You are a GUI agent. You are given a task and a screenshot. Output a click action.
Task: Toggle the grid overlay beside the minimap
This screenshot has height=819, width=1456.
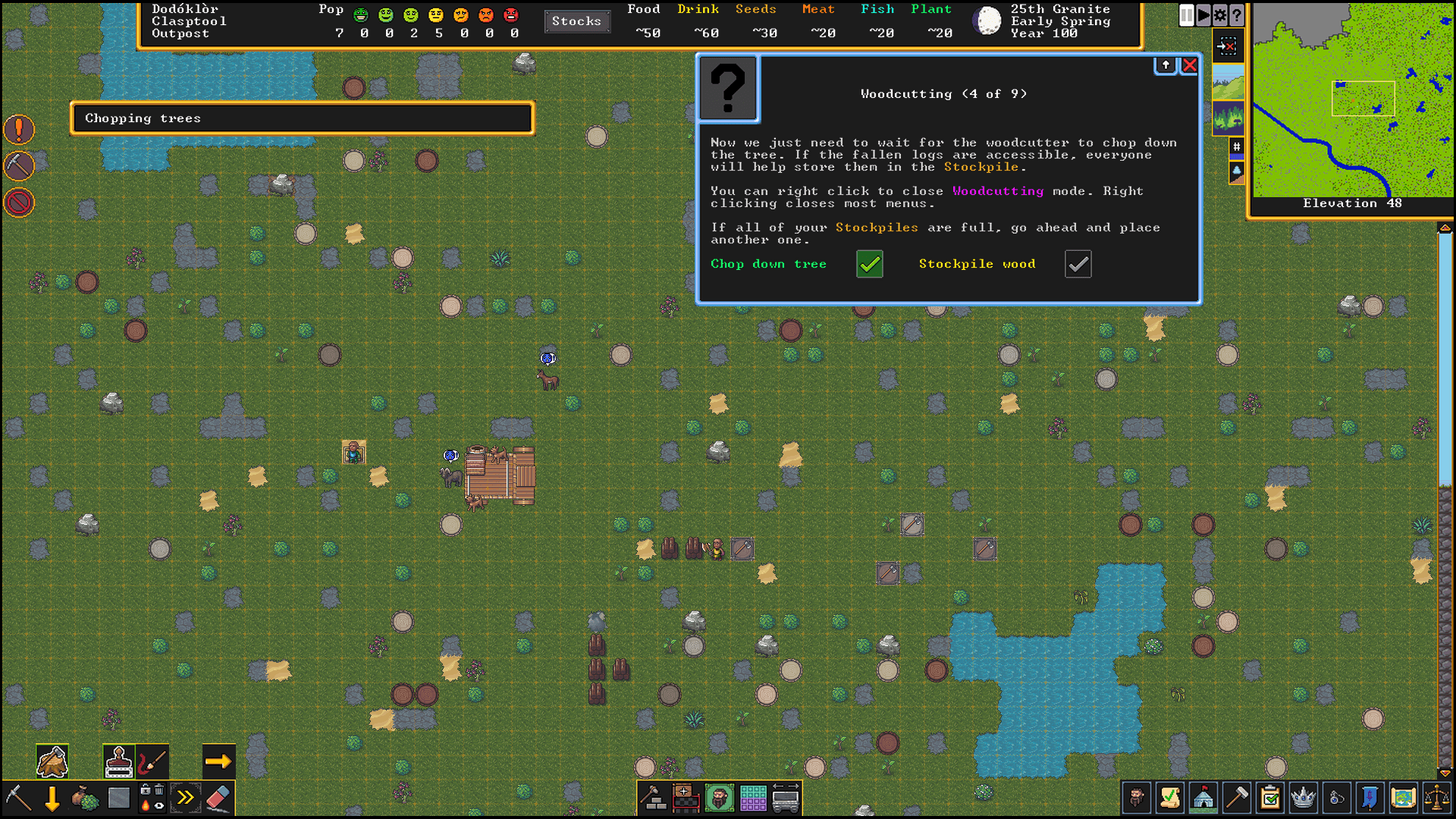[1236, 146]
